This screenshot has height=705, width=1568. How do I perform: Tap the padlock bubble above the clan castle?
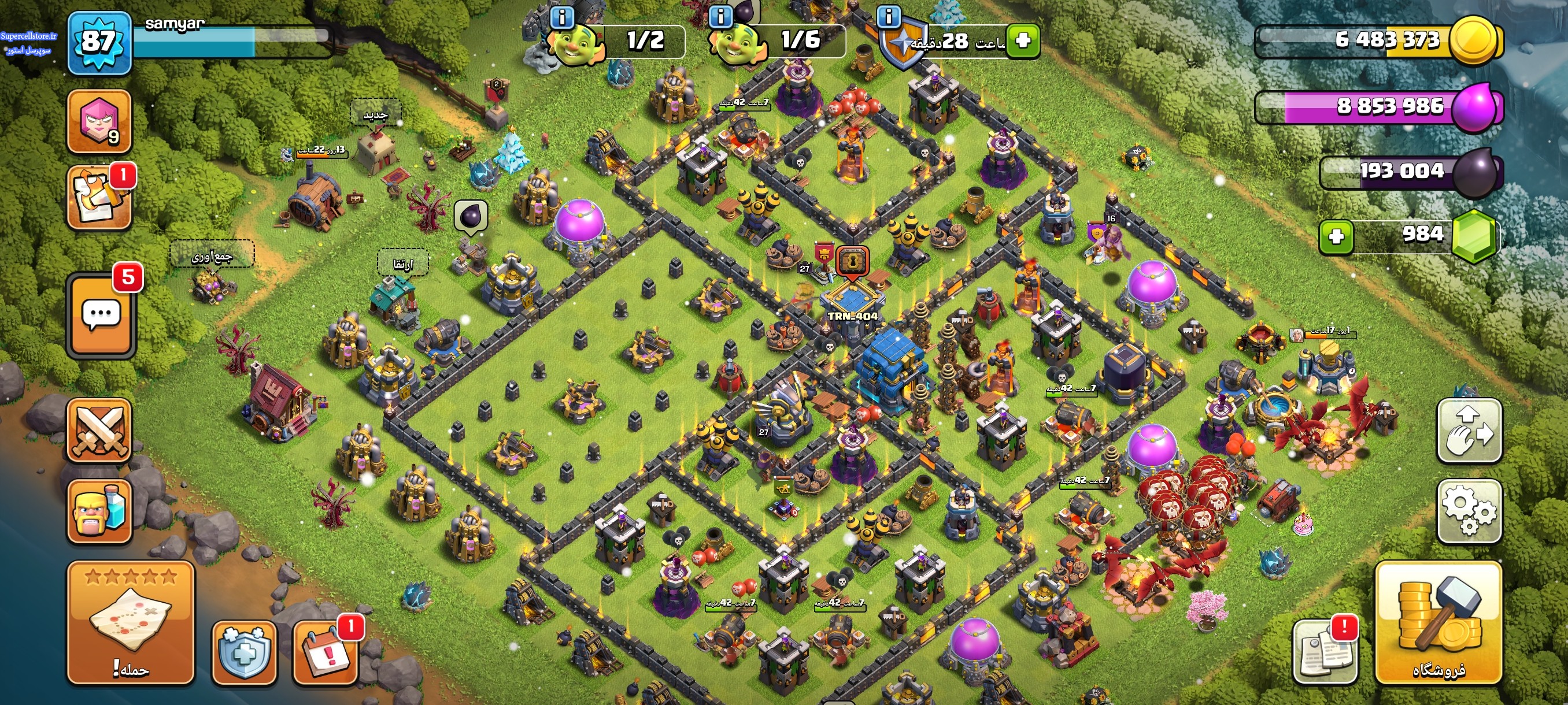click(x=852, y=262)
